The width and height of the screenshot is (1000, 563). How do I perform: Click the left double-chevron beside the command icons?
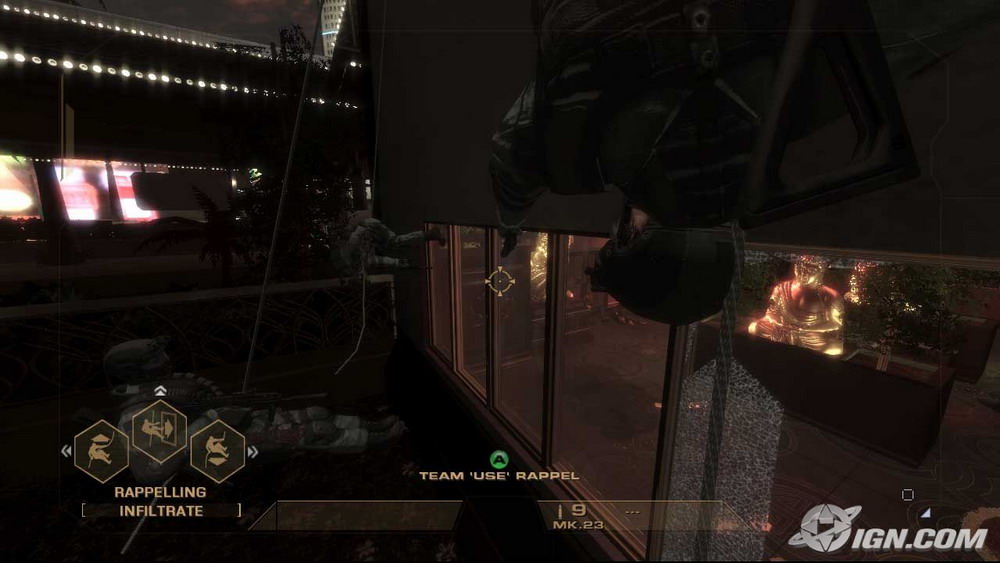tap(67, 451)
